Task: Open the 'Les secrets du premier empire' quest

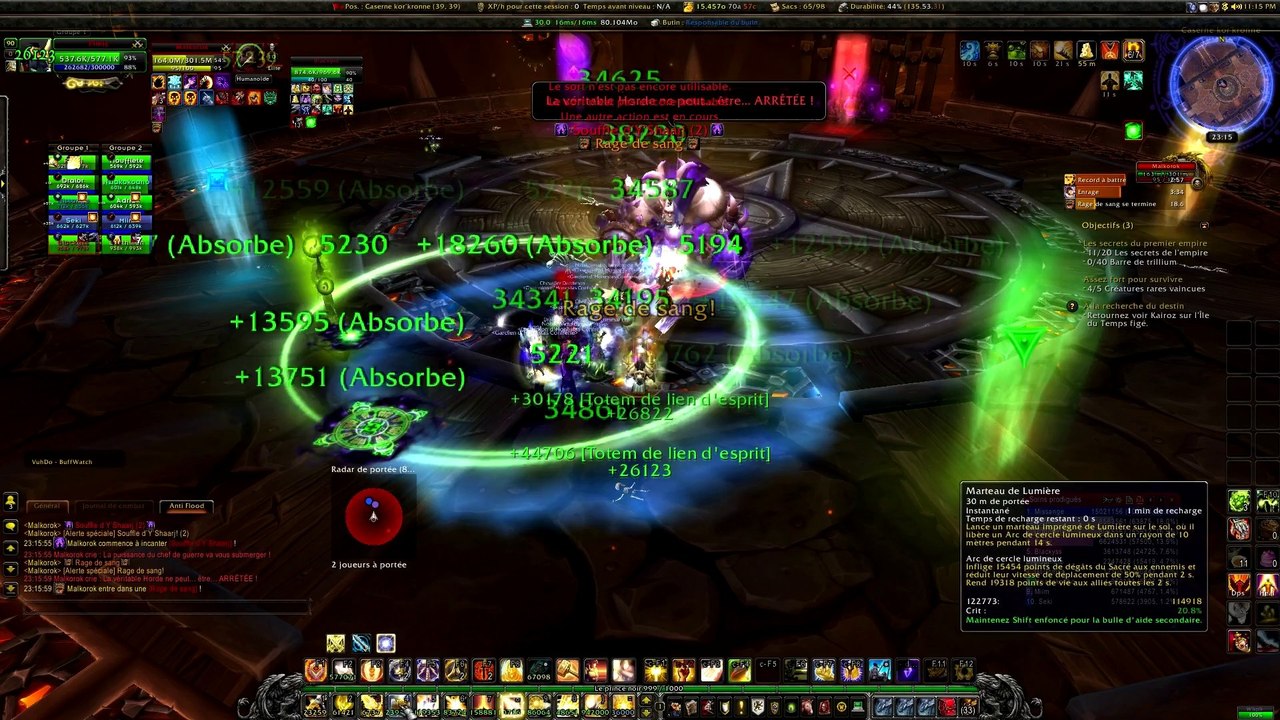Action: click(1144, 243)
